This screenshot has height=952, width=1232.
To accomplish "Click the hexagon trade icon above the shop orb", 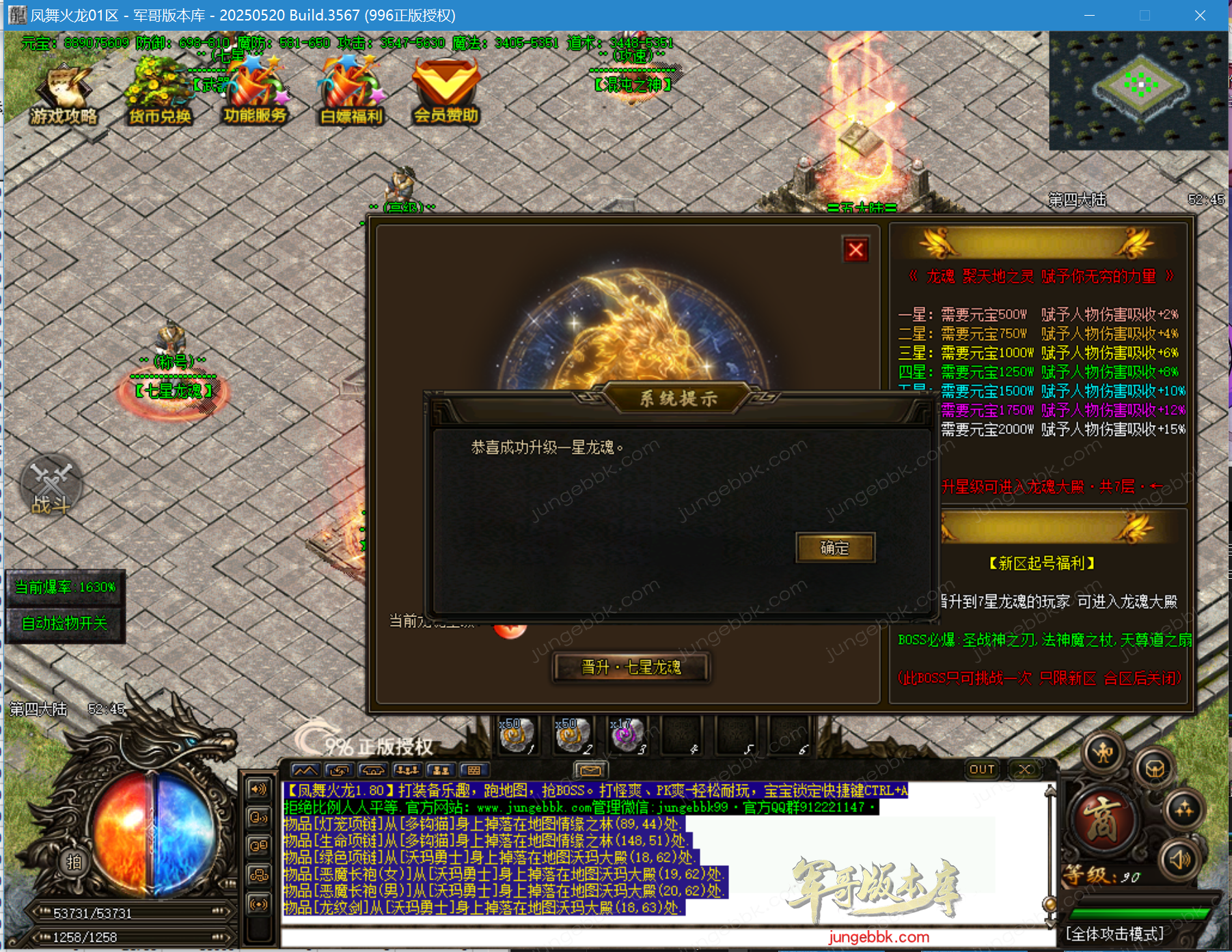I will [x=1155, y=769].
